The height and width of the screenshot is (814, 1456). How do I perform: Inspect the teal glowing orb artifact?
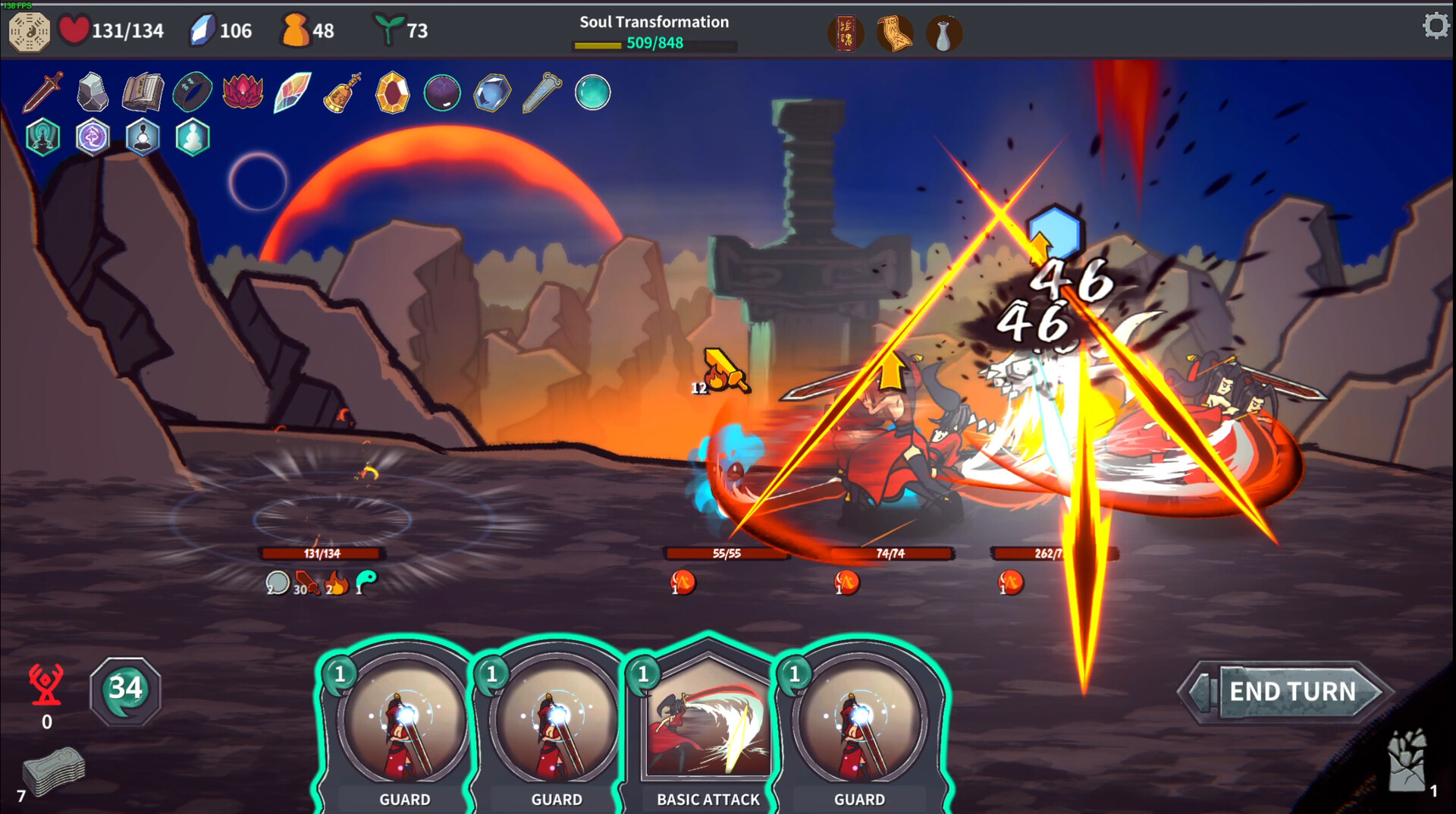click(592, 93)
